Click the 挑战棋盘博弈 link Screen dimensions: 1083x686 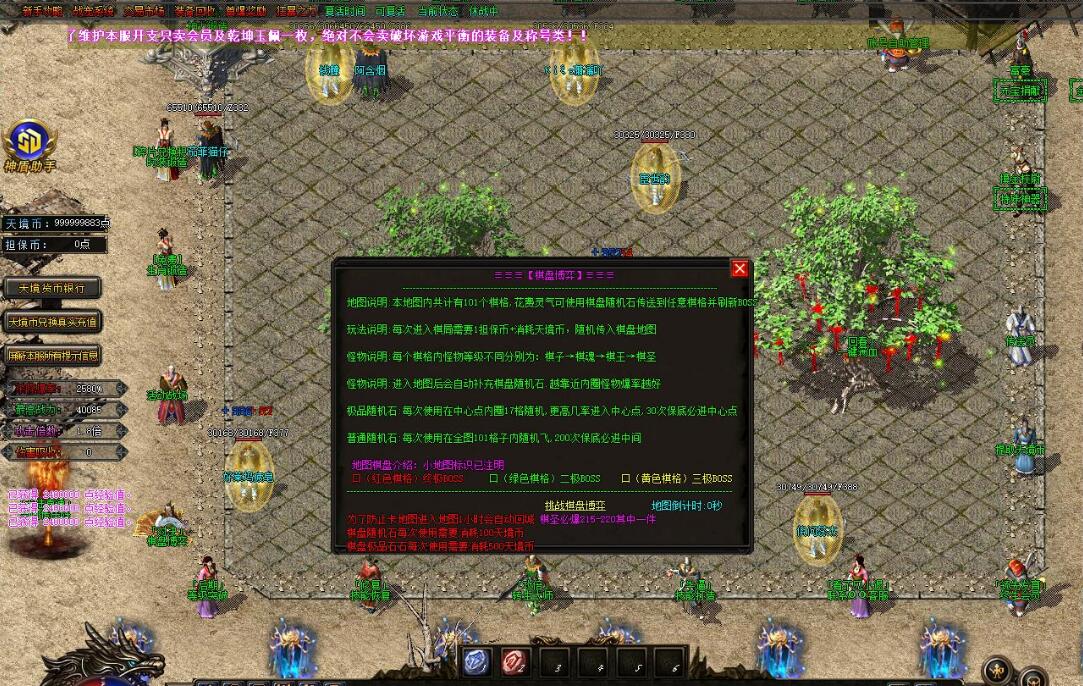[575, 506]
